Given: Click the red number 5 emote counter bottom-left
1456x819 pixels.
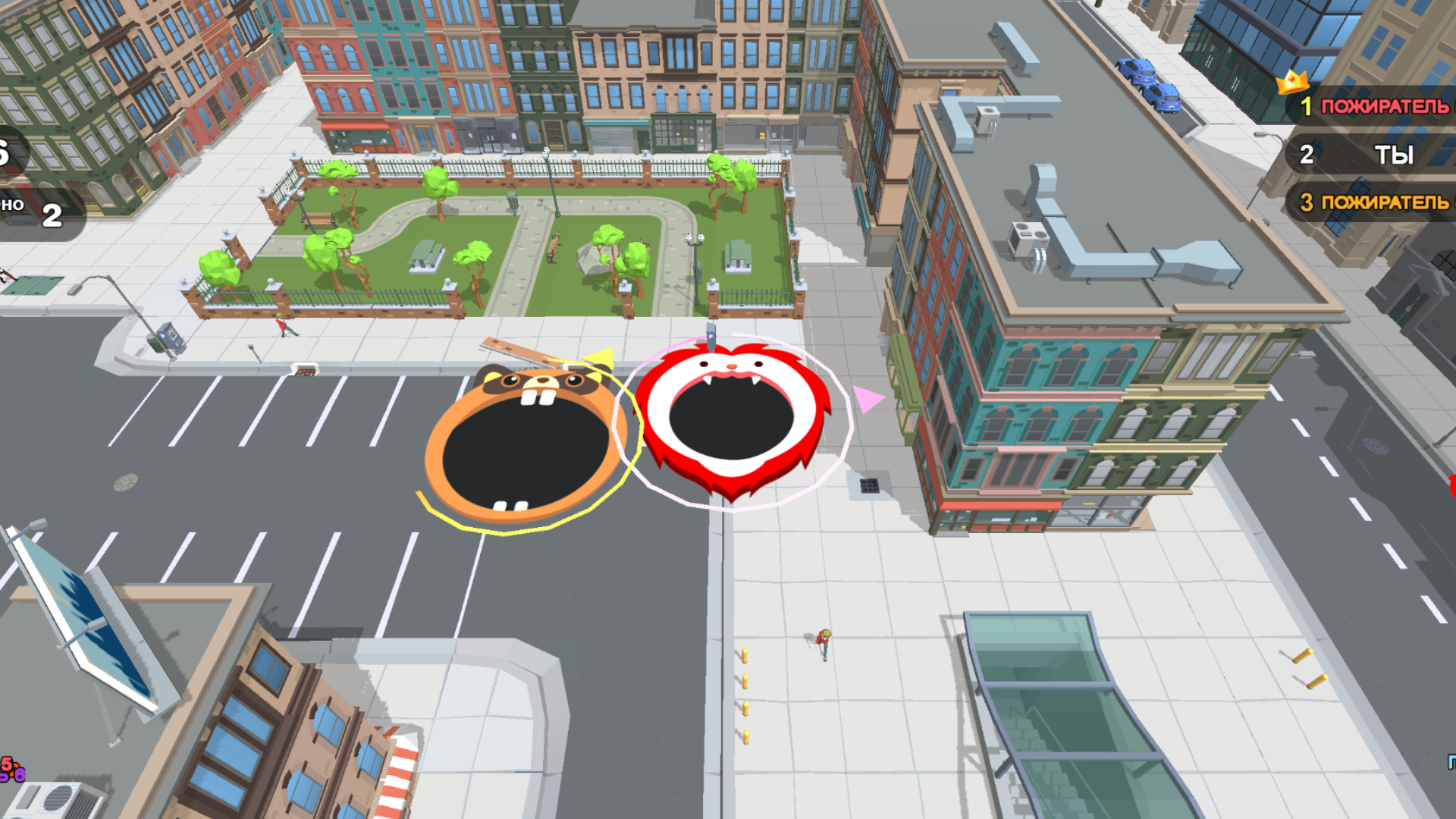Looking at the screenshot, I should tap(6, 763).
